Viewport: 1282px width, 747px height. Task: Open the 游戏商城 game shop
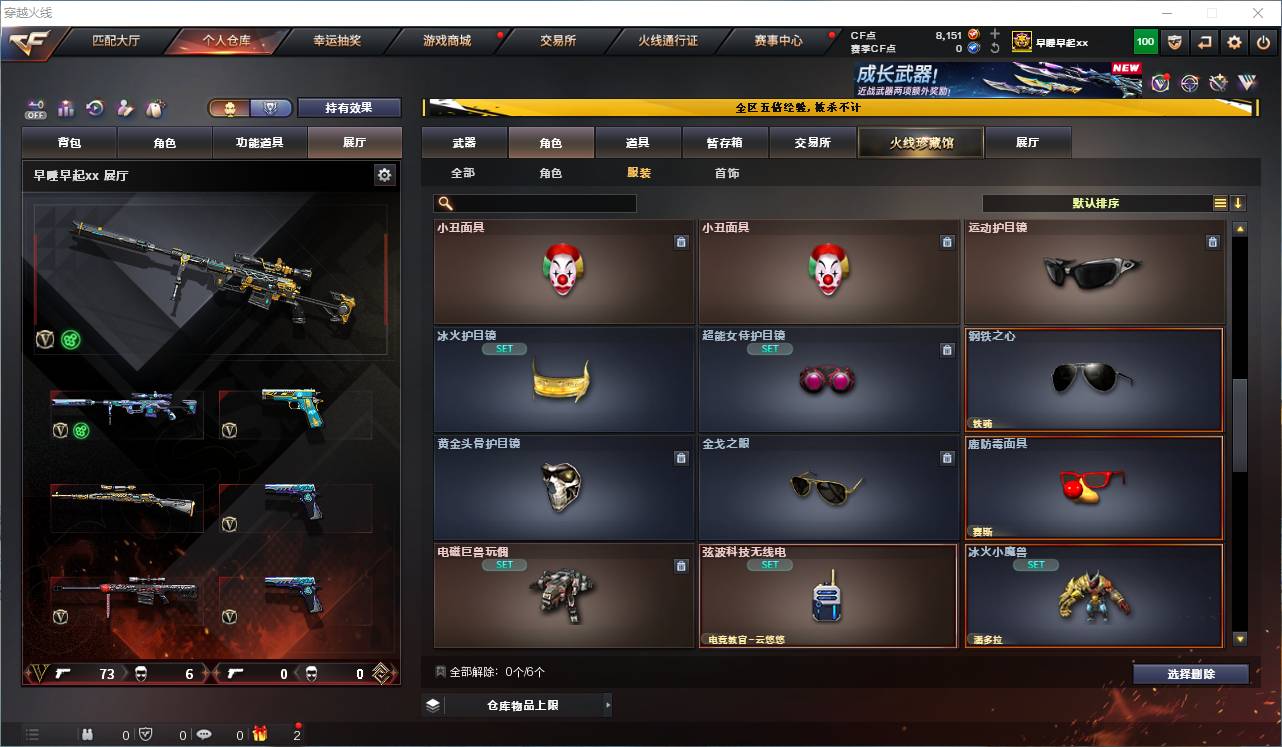[x=447, y=41]
